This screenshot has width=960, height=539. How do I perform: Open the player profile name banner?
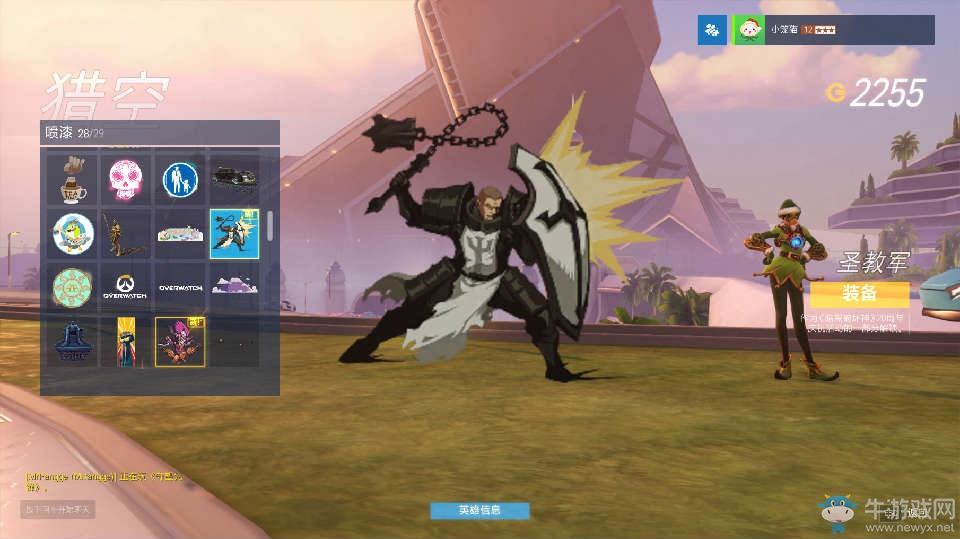point(833,30)
